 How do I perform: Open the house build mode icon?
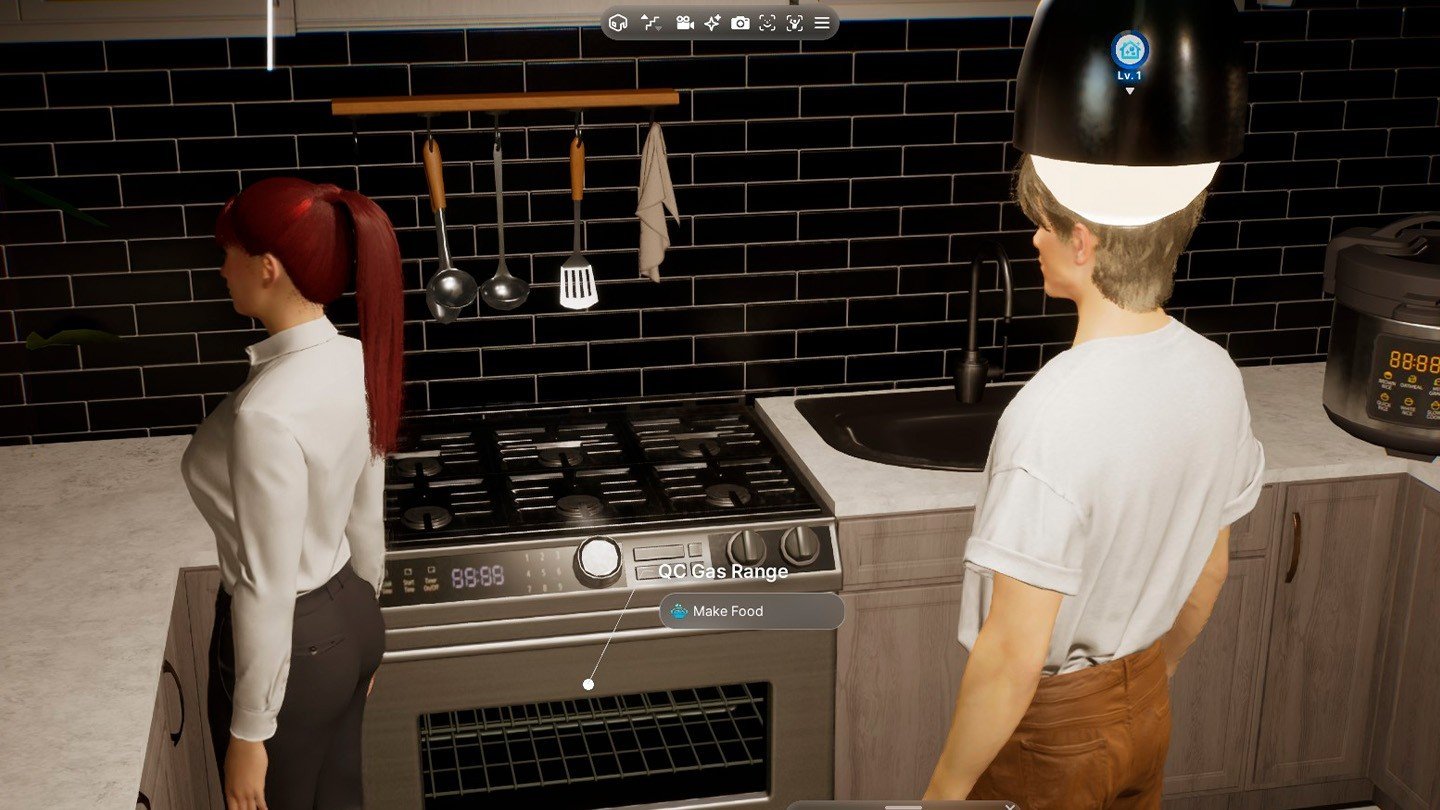click(618, 23)
